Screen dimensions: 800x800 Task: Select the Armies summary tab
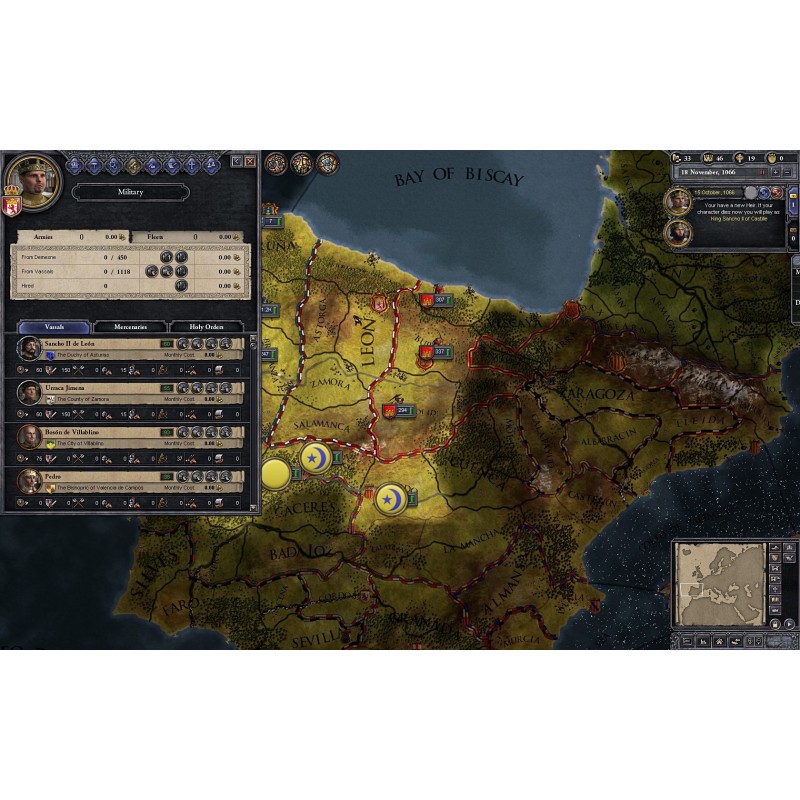[44, 237]
